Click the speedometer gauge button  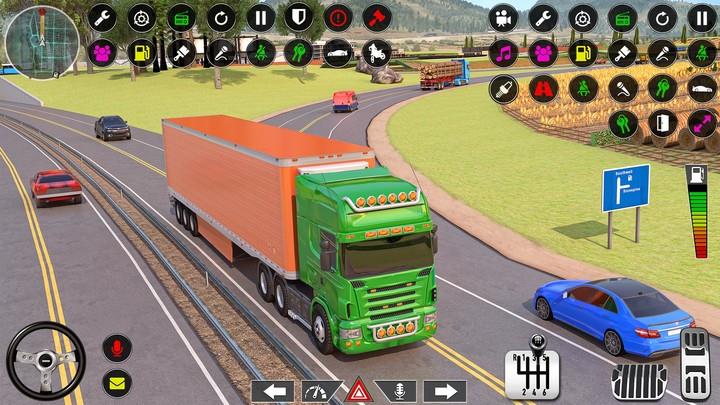click(317, 391)
